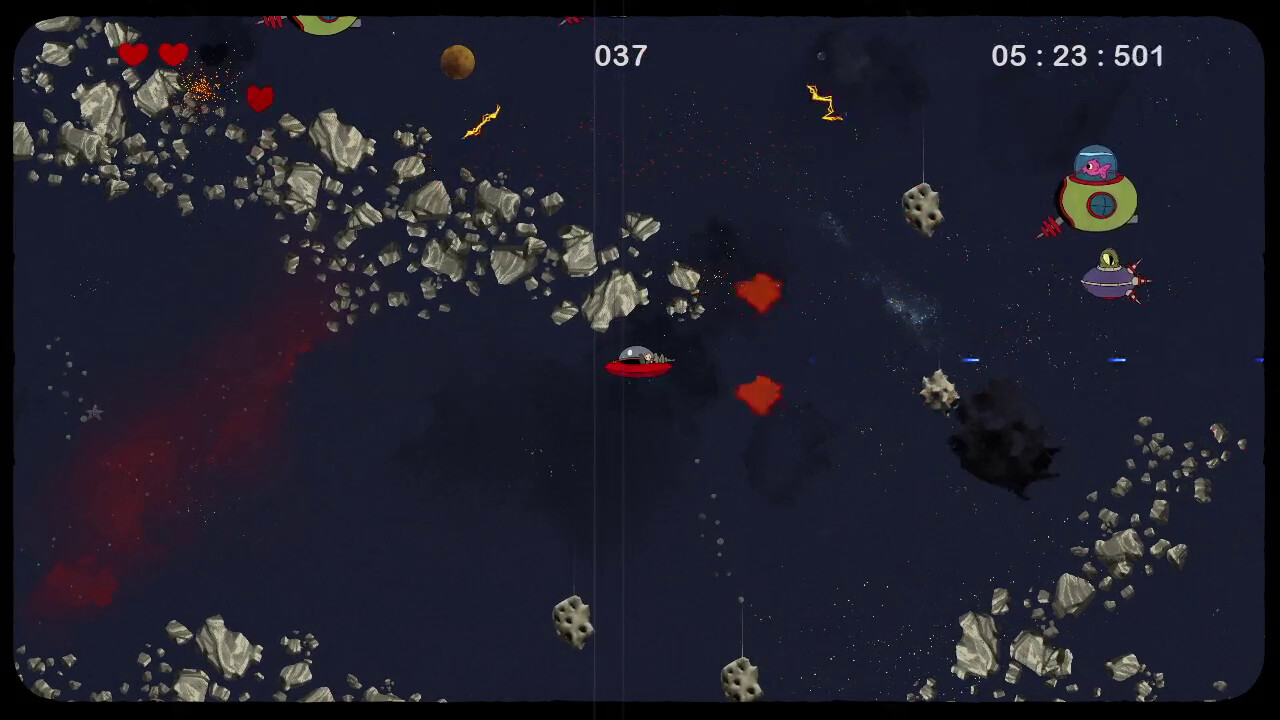Click the score counter showing 037

622,56
